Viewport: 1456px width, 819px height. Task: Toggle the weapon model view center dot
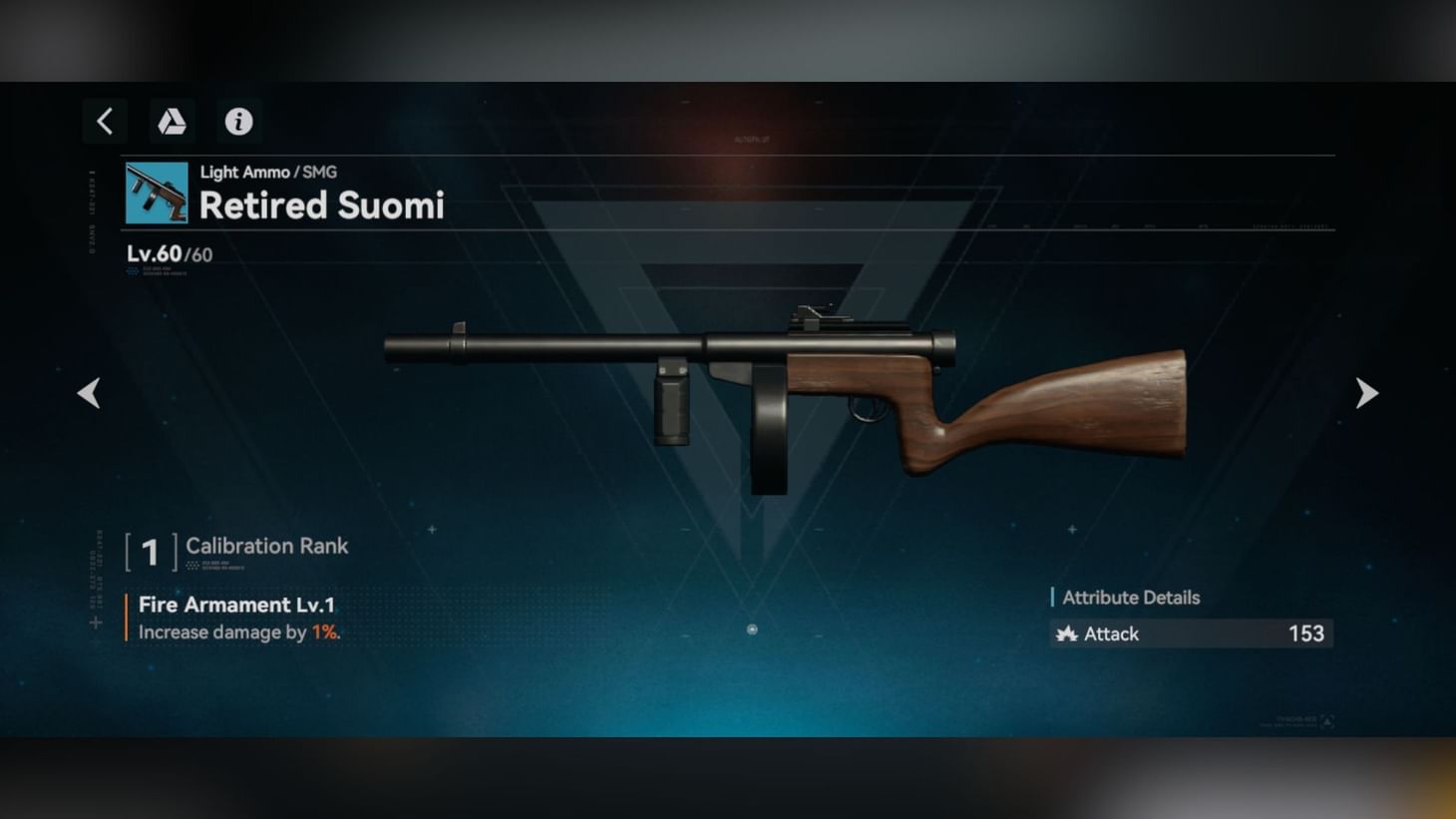(753, 629)
